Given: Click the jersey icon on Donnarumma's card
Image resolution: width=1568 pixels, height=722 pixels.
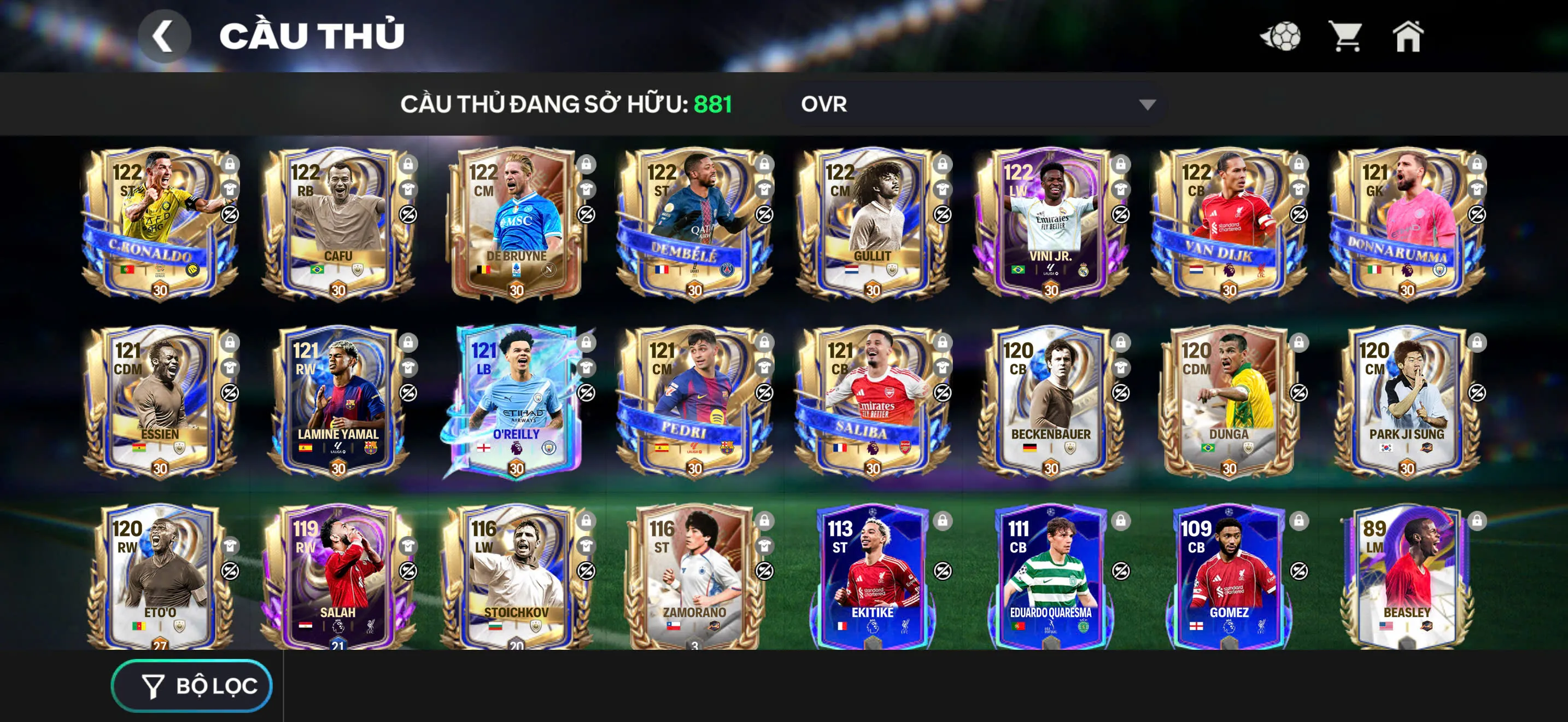Looking at the screenshot, I should click(1477, 189).
